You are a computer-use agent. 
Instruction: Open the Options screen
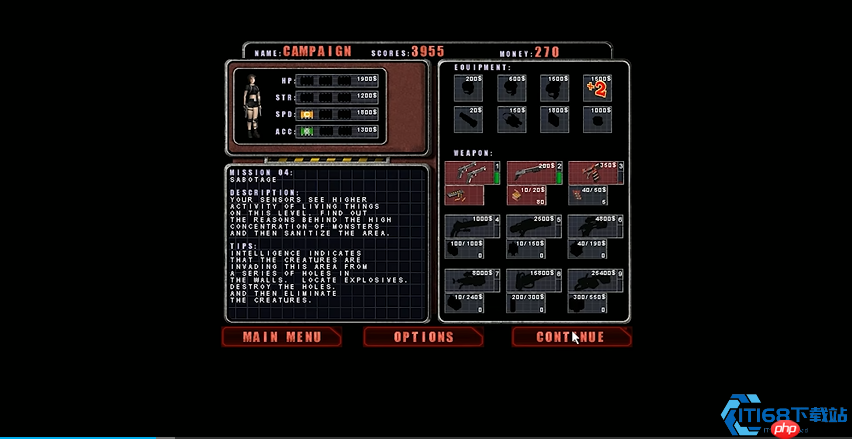423,337
